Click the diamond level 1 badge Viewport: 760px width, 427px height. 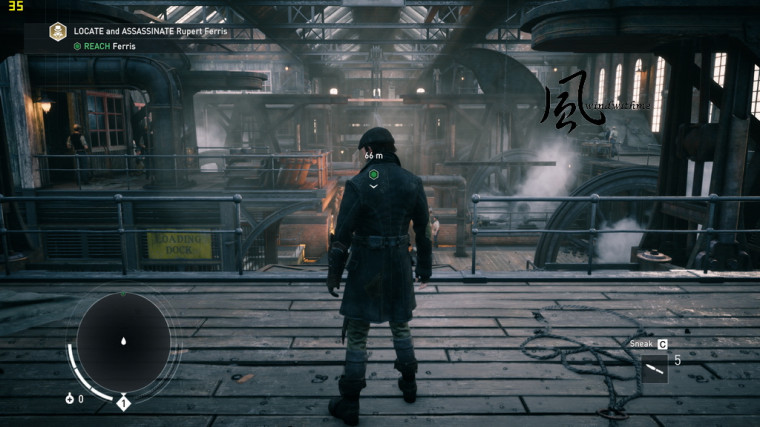click(124, 402)
